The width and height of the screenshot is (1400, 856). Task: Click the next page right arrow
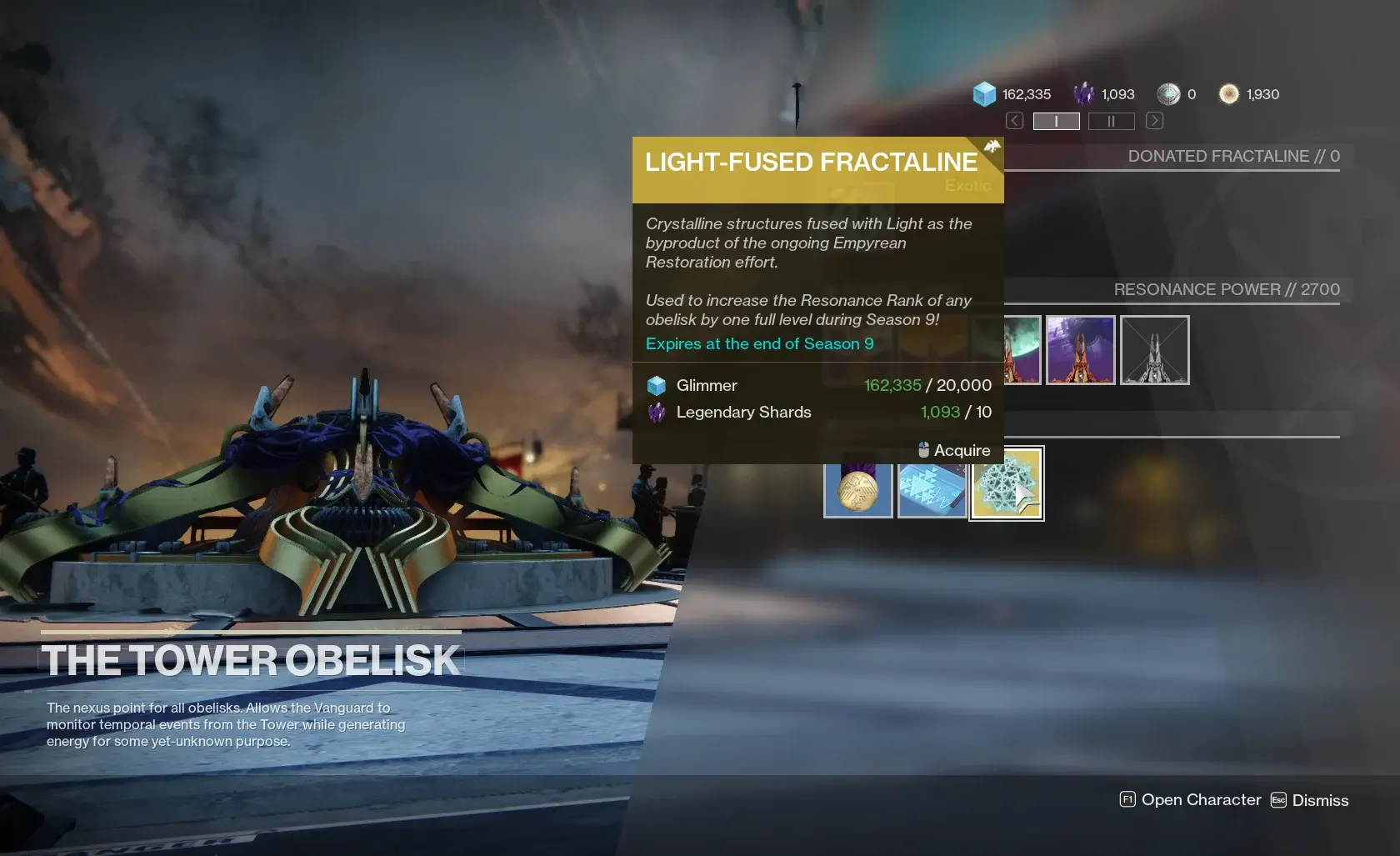click(1154, 121)
